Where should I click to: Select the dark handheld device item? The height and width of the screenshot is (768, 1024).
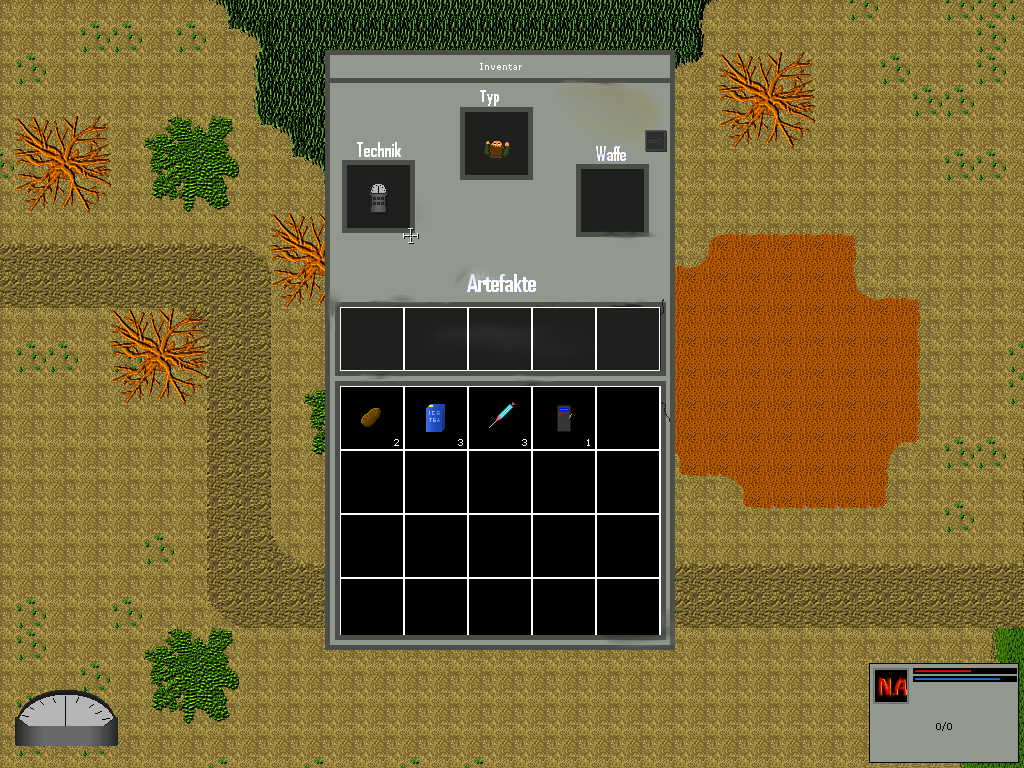click(564, 417)
